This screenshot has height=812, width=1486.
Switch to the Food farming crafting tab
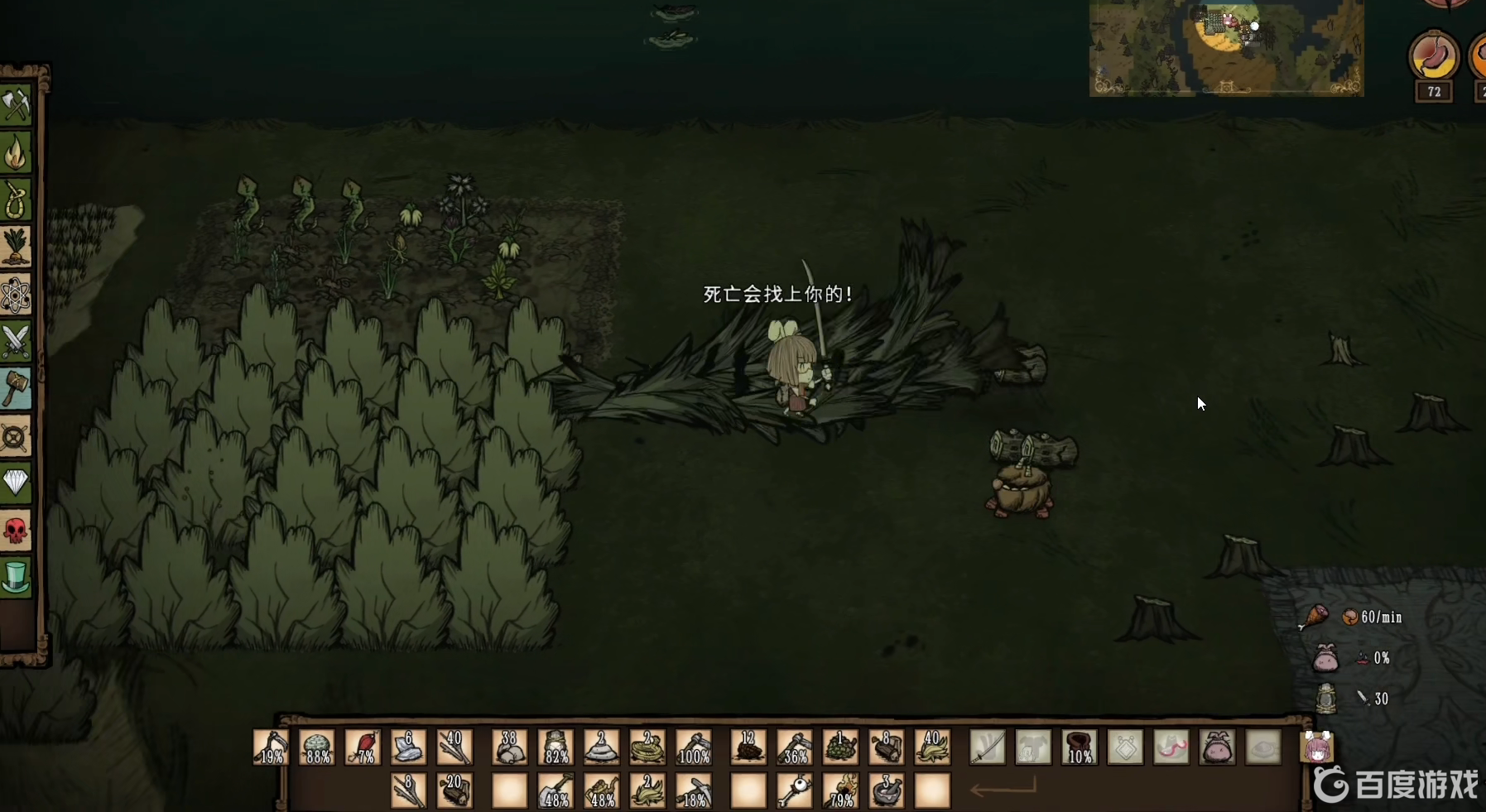(17, 247)
